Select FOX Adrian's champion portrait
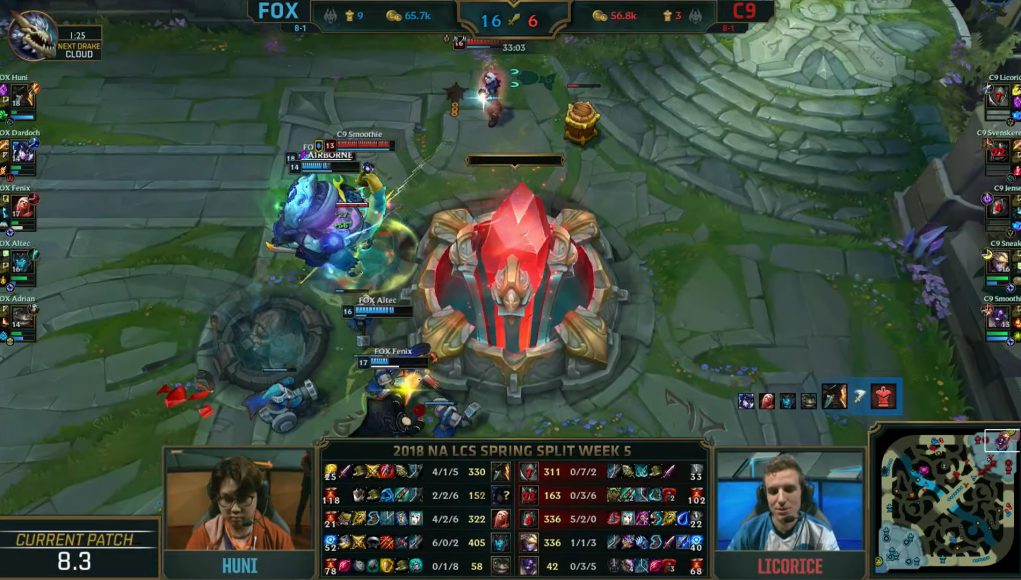 click(21, 320)
